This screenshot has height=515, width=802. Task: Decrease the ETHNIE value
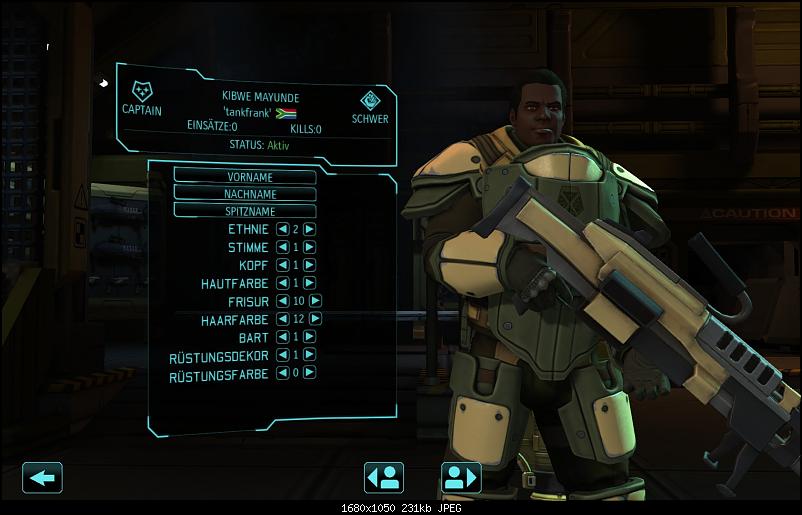coord(282,229)
